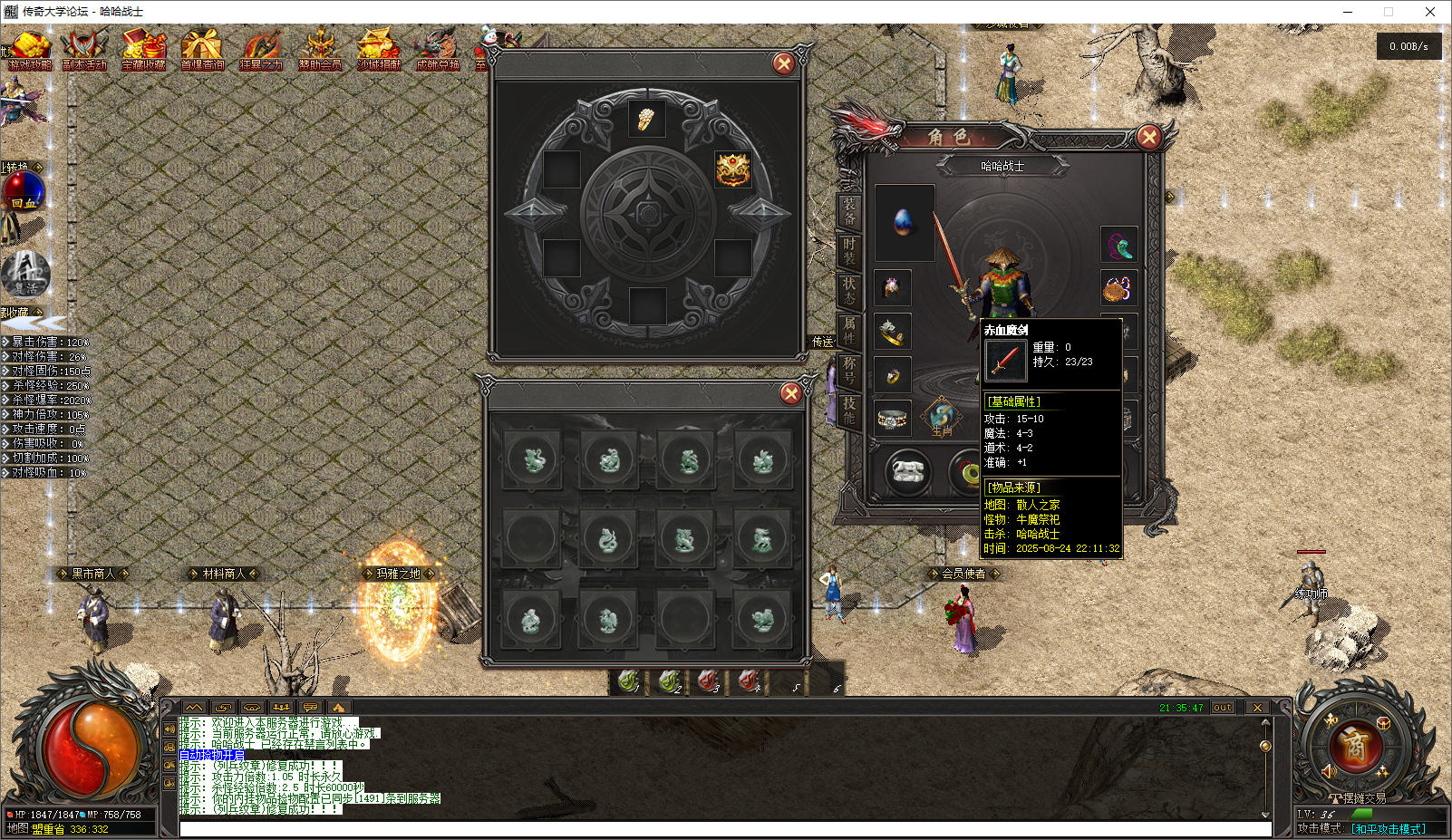
Task: Open the 宝藏收藏 treasure collection
Action: tap(143, 51)
